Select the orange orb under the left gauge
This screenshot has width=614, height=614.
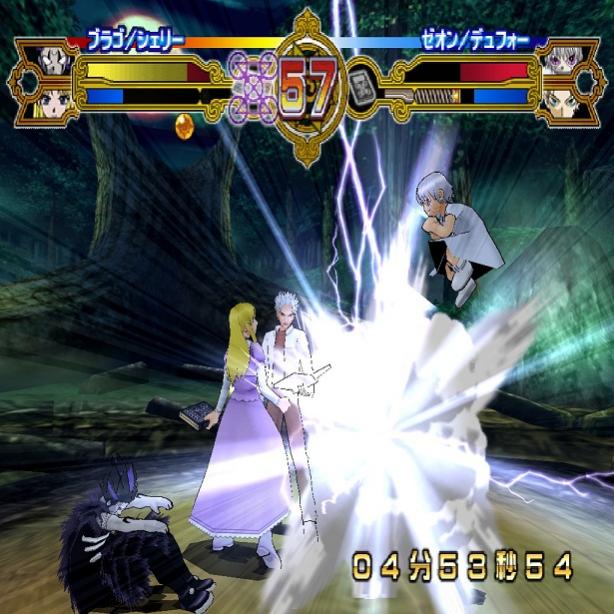[184, 126]
